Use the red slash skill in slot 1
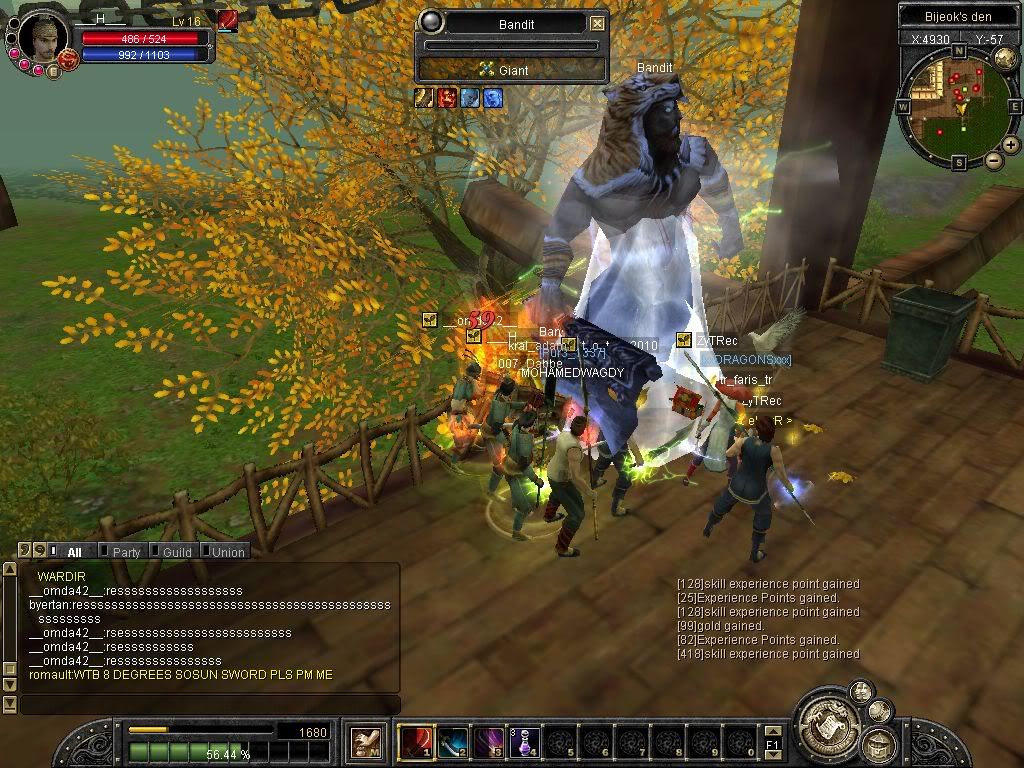This screenshot has height=768, width=1024. (x=414, y=742)
